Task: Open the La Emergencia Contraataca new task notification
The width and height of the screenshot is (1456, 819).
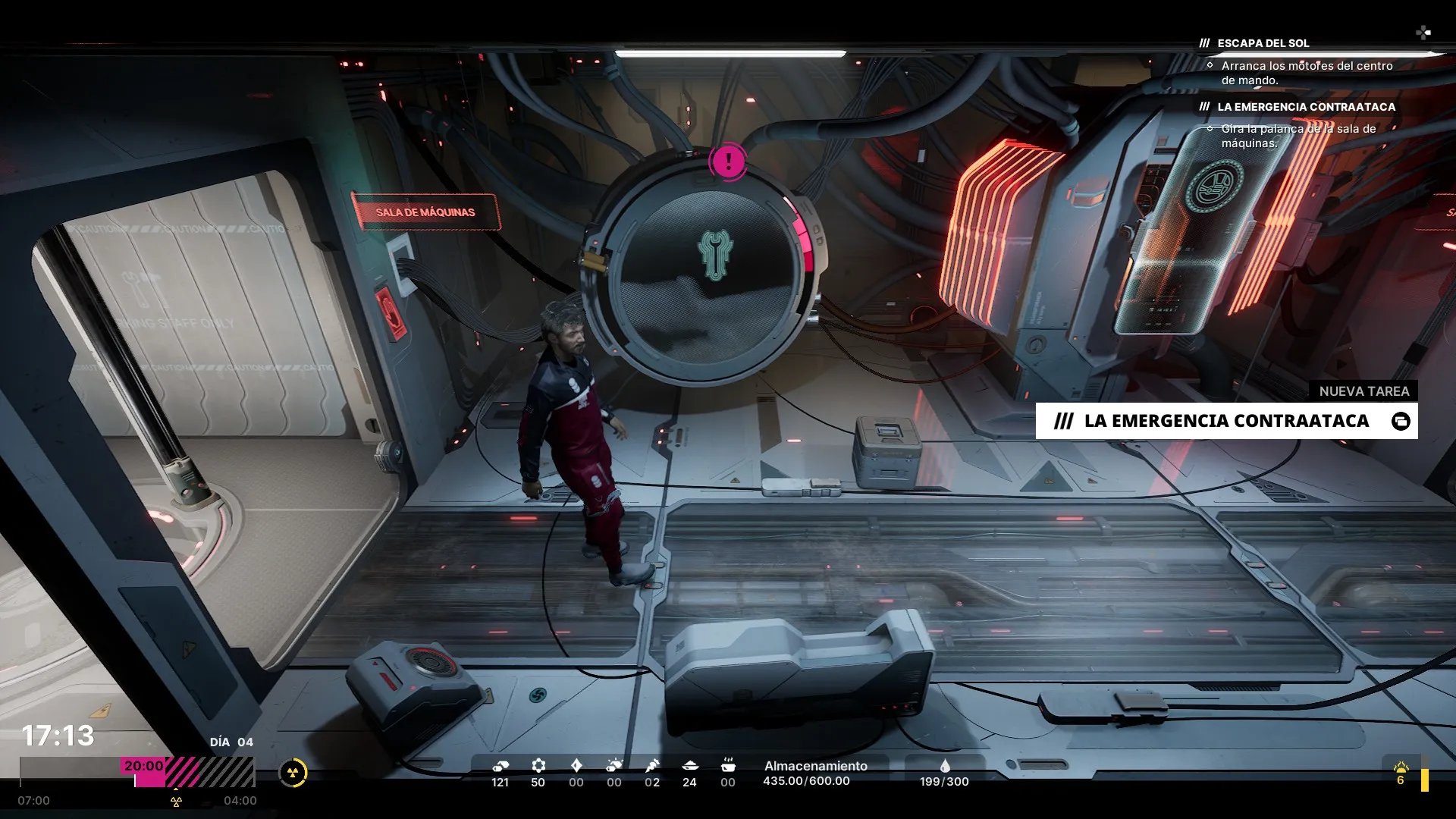Action: (x=1225, y=421)
